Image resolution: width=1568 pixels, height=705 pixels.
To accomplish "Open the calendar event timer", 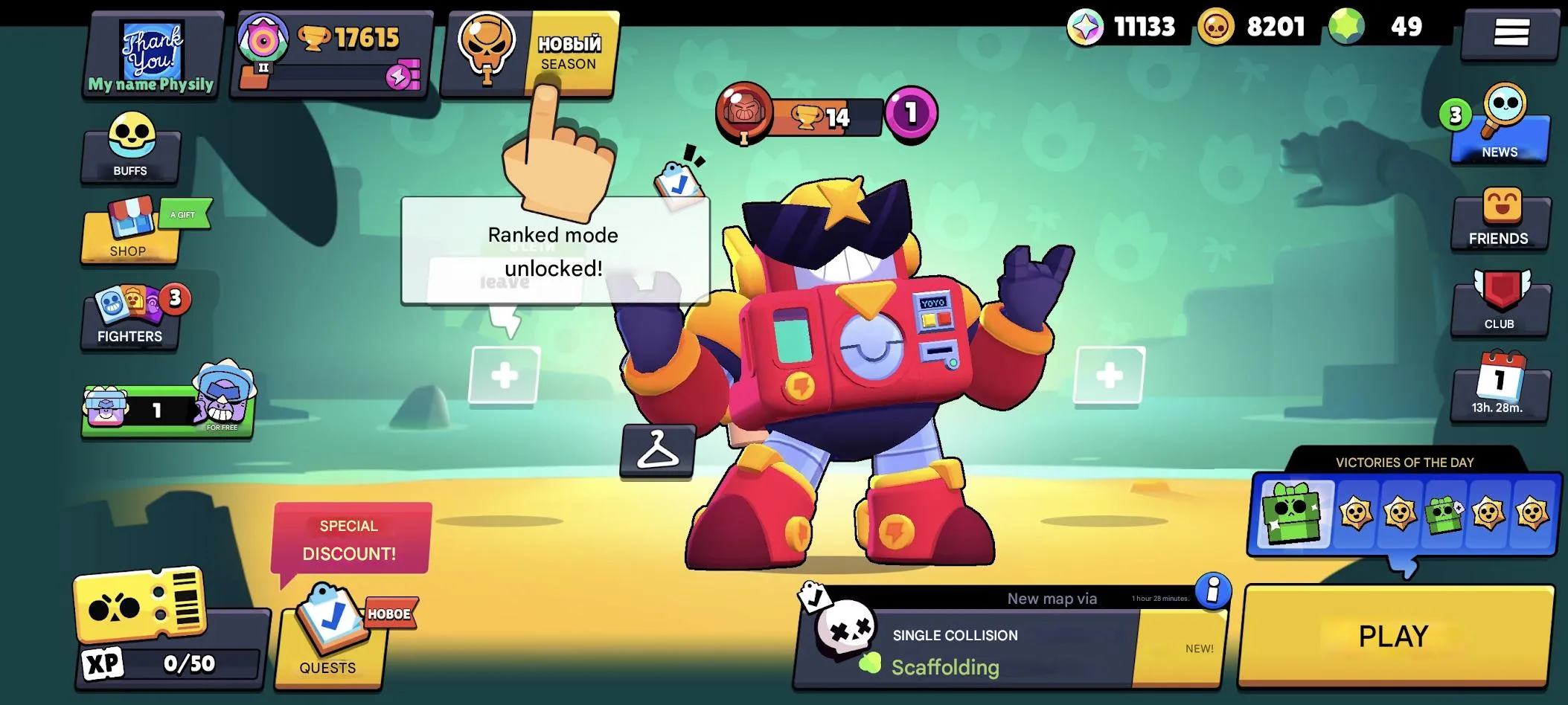I will click(x=1500, y=390).
